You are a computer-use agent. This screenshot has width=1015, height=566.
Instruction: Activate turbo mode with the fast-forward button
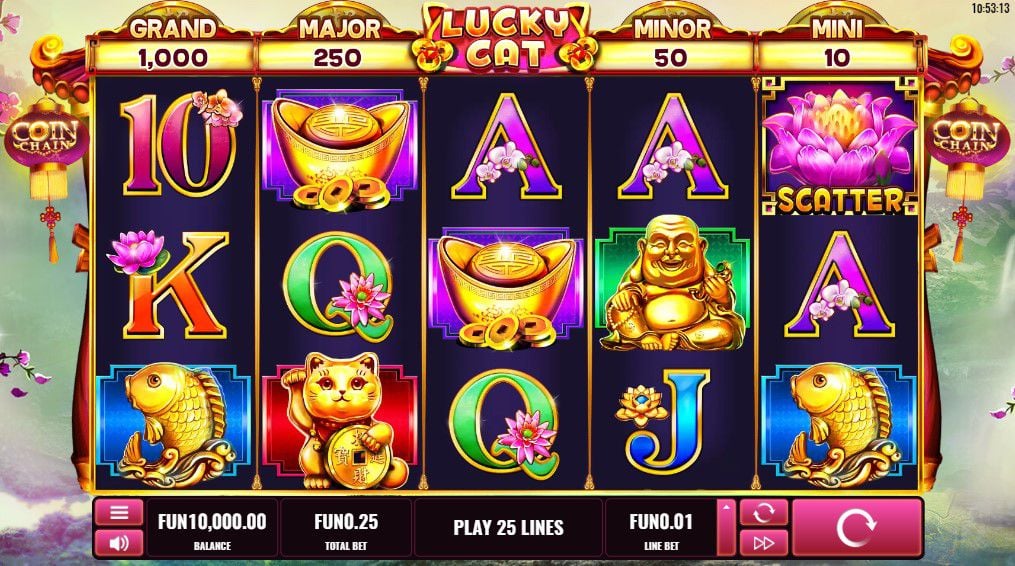pos(764,543)
